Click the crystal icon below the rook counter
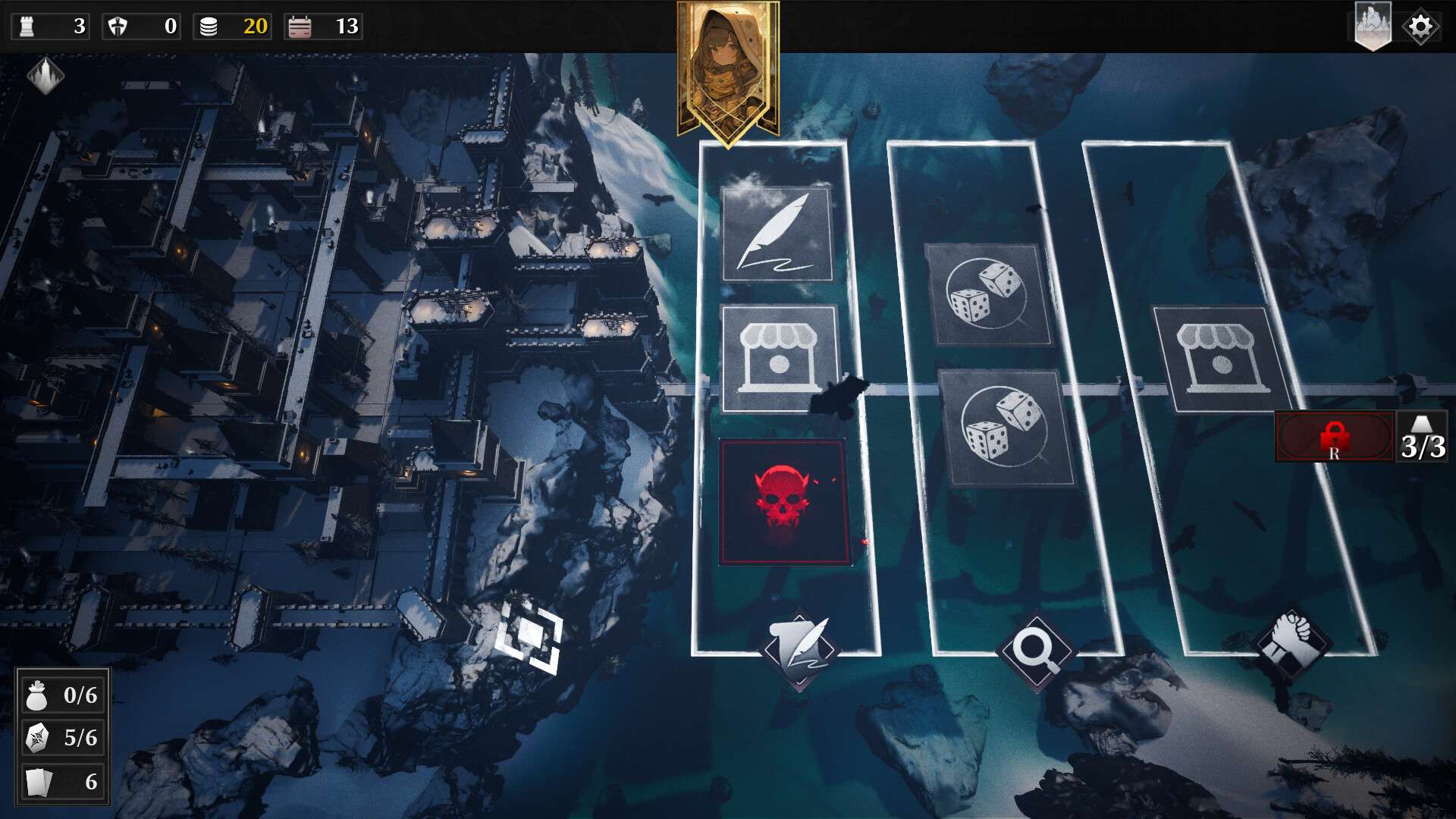Screen dimensions: 1456x819 pyautogui.click(x=45, y=75)
